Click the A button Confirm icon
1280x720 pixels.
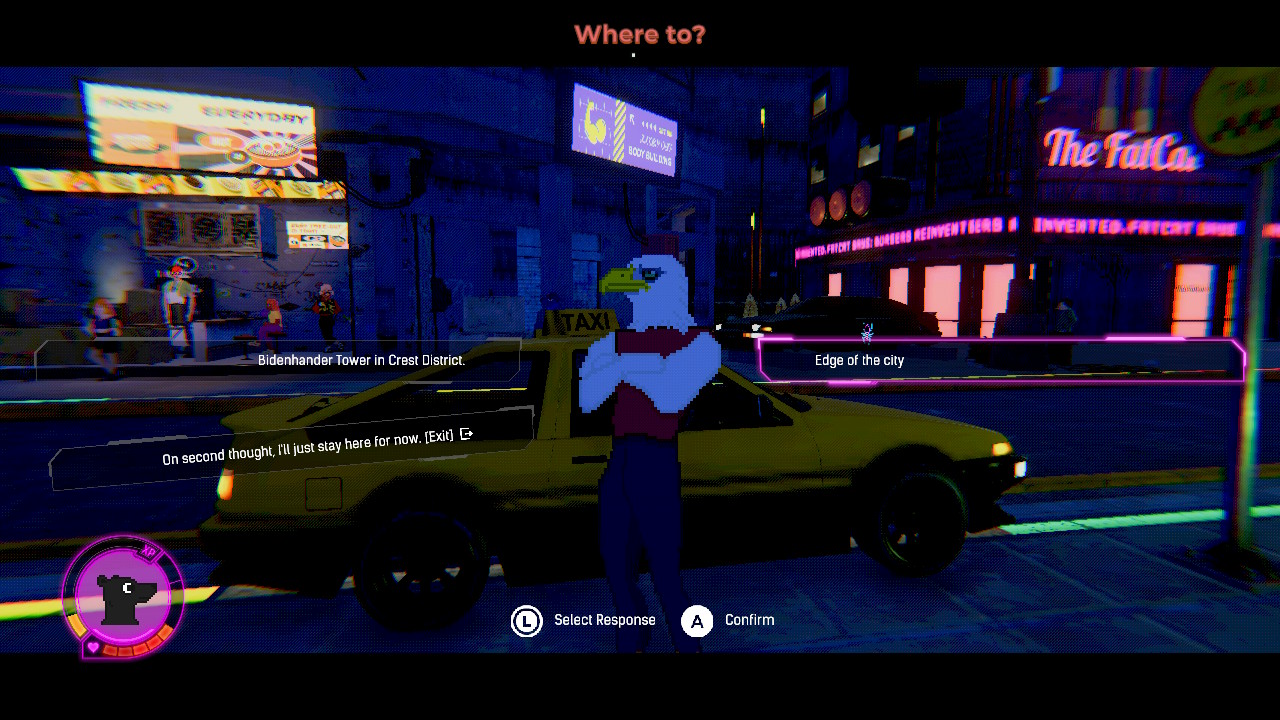coord(696,620)
